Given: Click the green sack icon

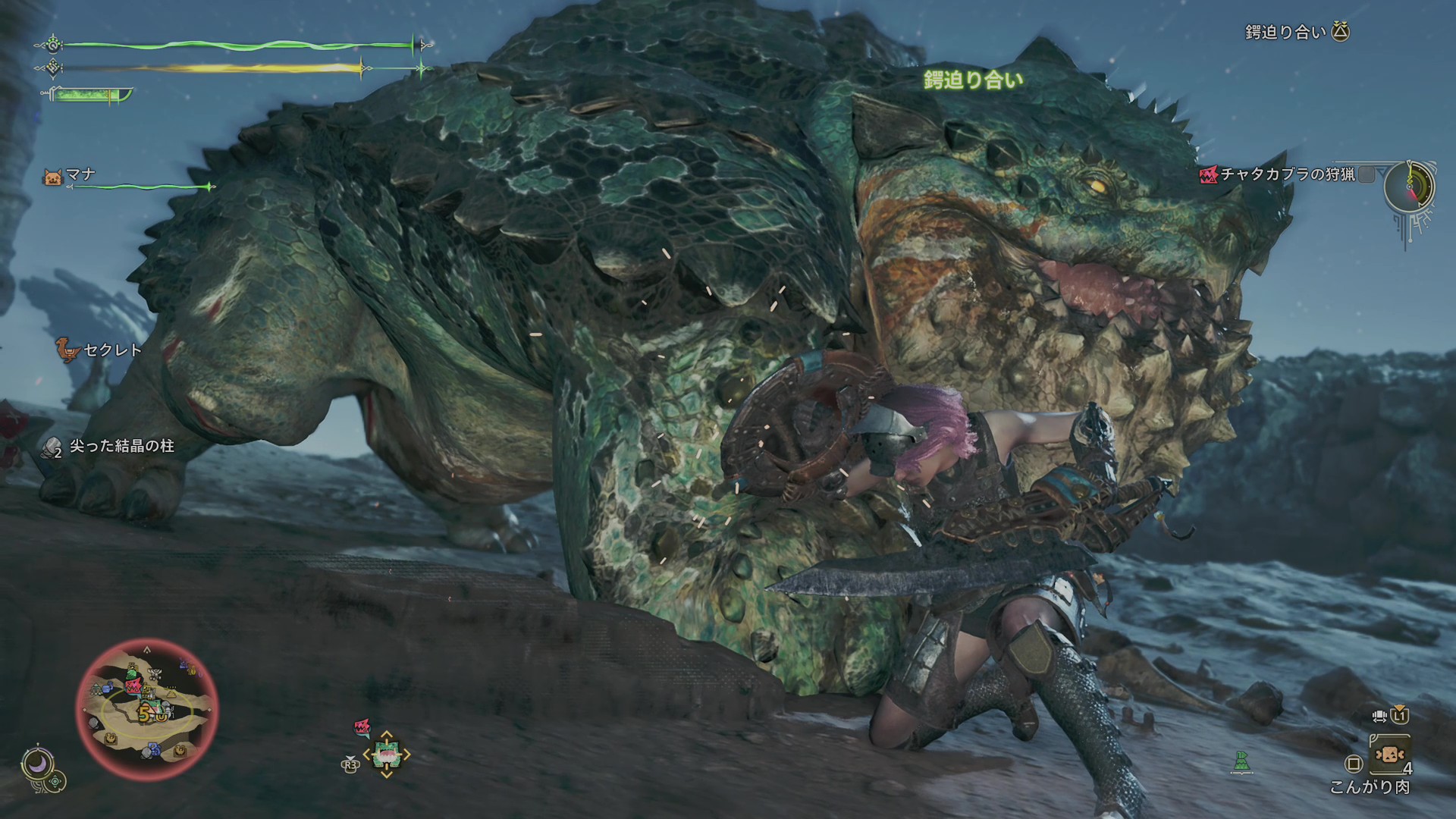Looking at the screenshot, I should (x=1241, y=761).
